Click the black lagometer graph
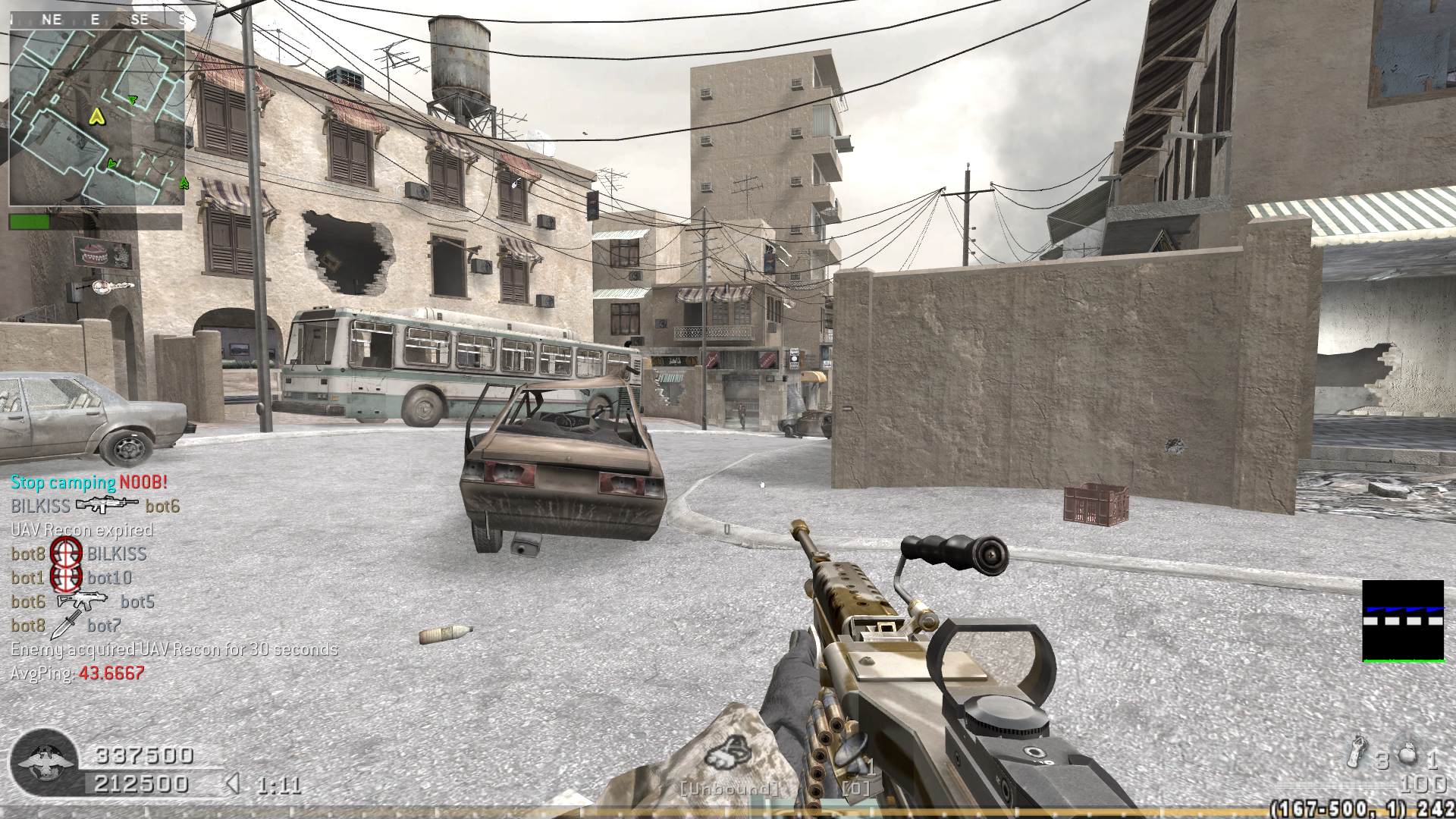1456x819 pixels. pyautogui.click(x=1402, y=621)
